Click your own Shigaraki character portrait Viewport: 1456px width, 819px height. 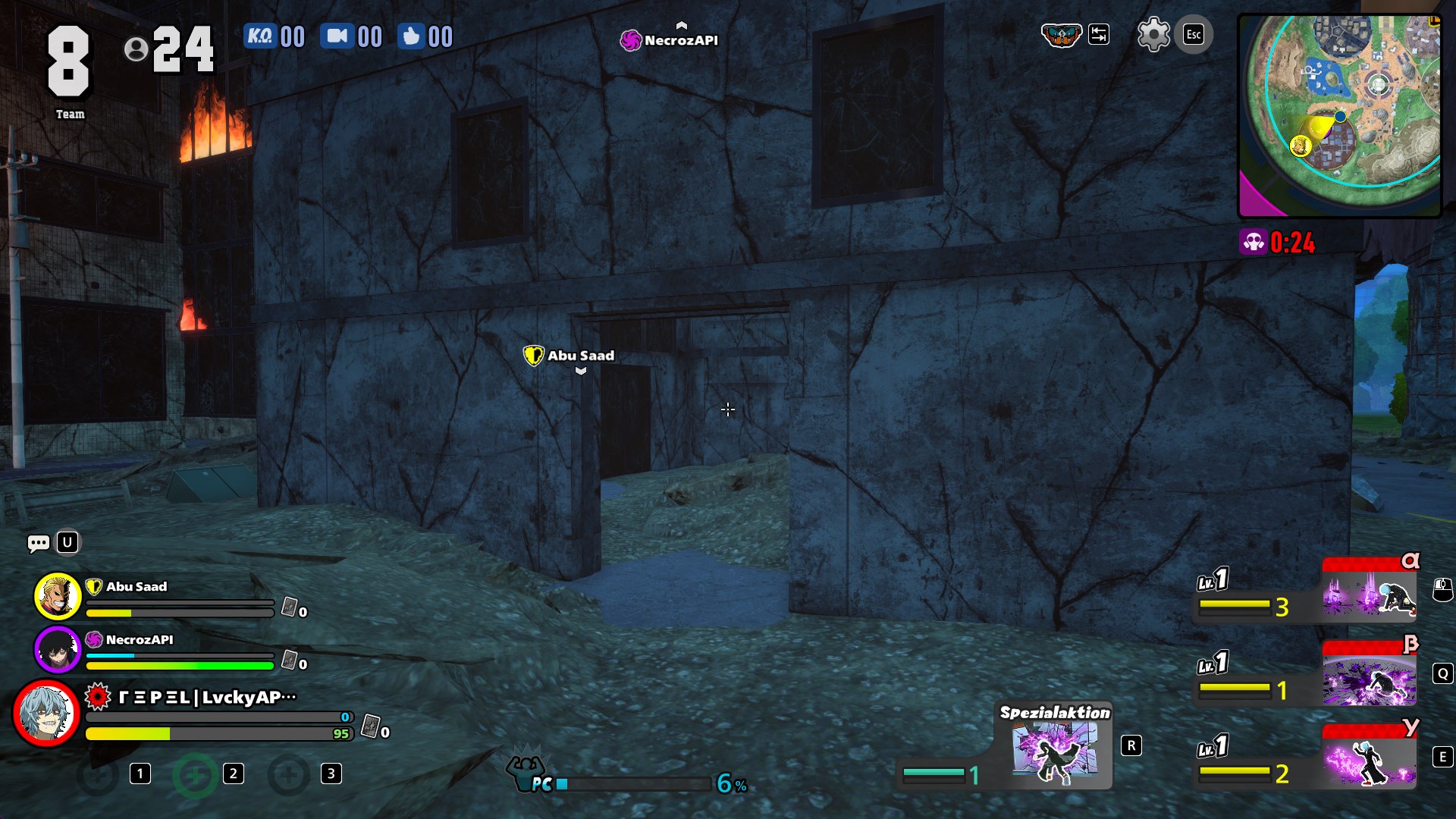[47, 714]
